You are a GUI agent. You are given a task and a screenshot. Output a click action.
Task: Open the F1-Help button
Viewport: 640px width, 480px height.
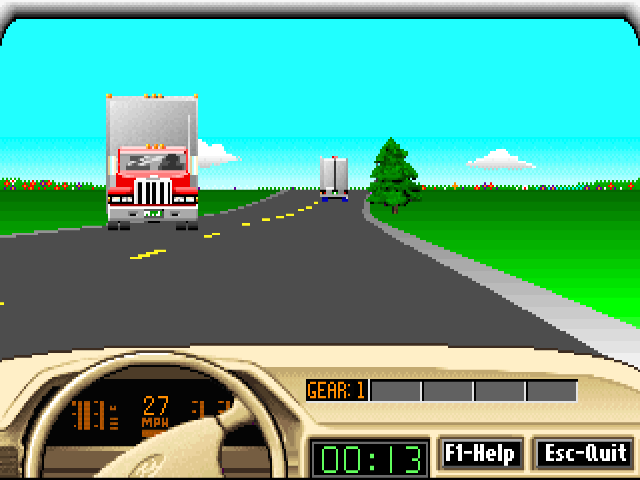click(x=481, y=453)
